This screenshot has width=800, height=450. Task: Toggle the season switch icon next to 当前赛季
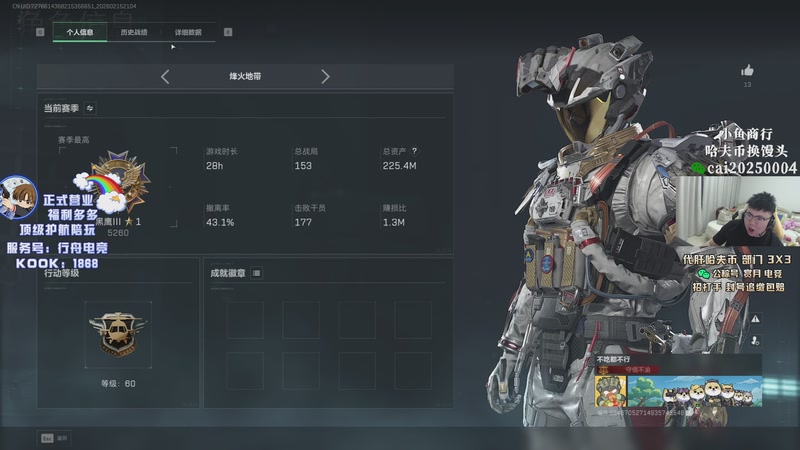[x=90, y=108]
